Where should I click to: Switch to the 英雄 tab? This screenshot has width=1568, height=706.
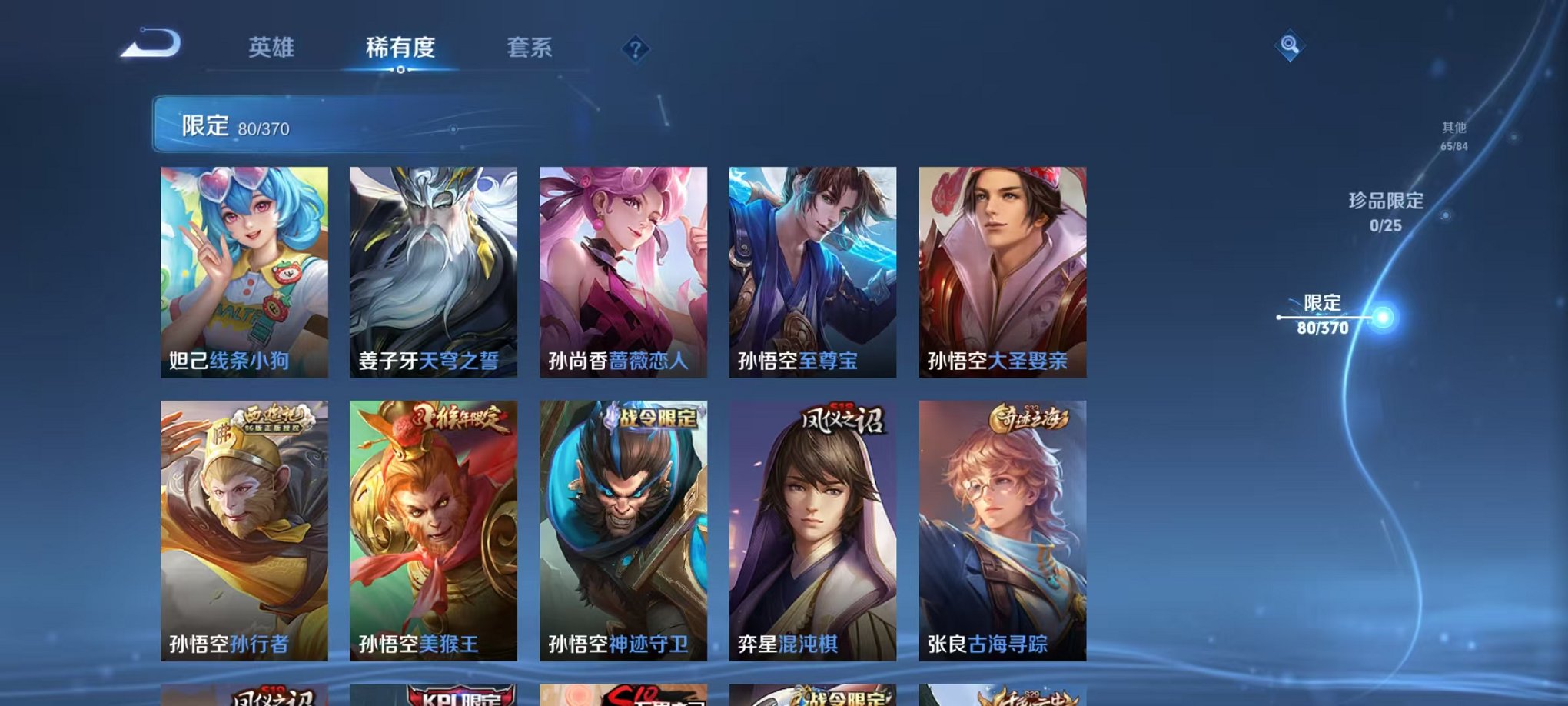(273, 46)
